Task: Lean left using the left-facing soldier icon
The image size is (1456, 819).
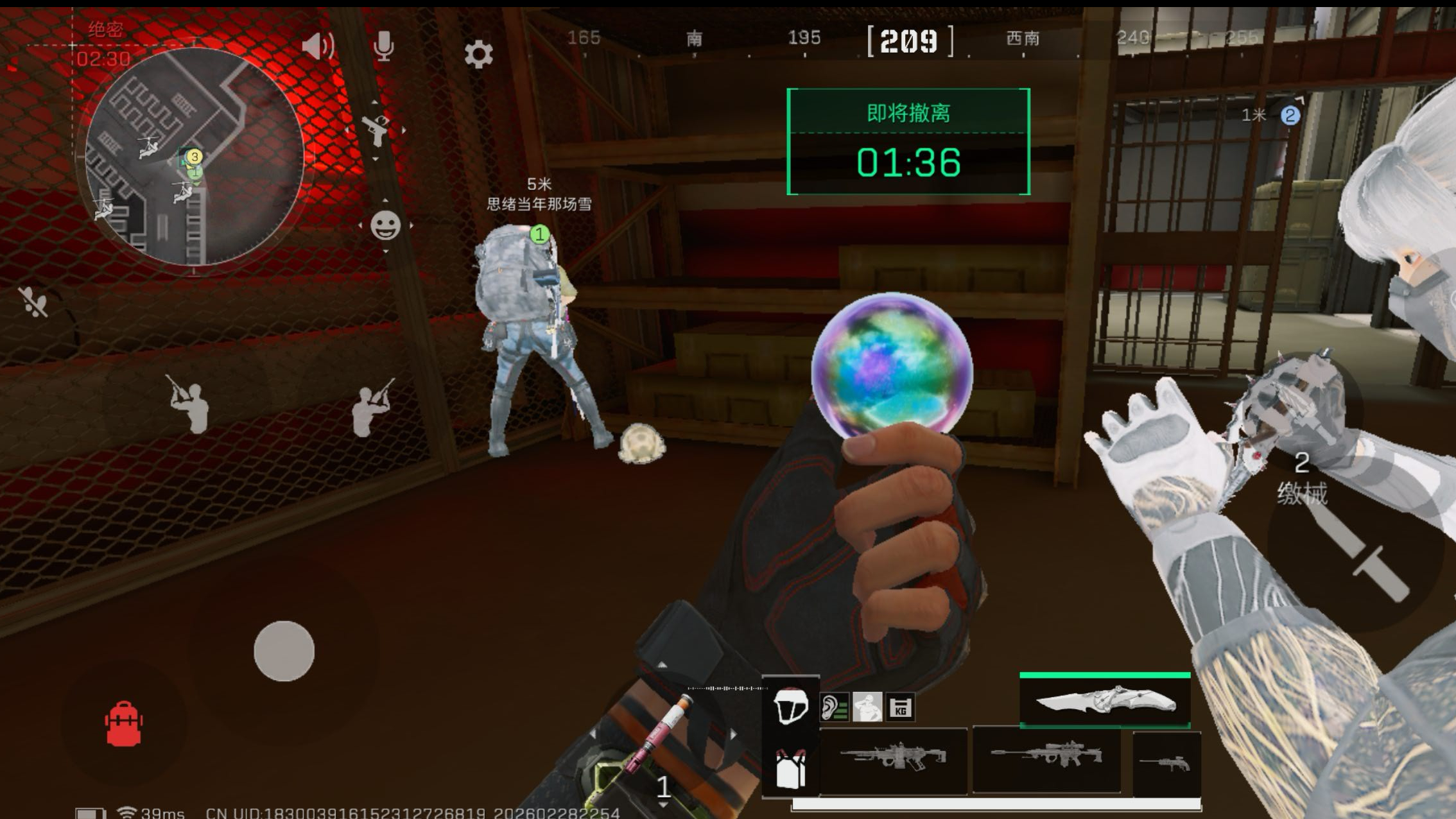Action: pyautogui.click(x=190, y=405)
